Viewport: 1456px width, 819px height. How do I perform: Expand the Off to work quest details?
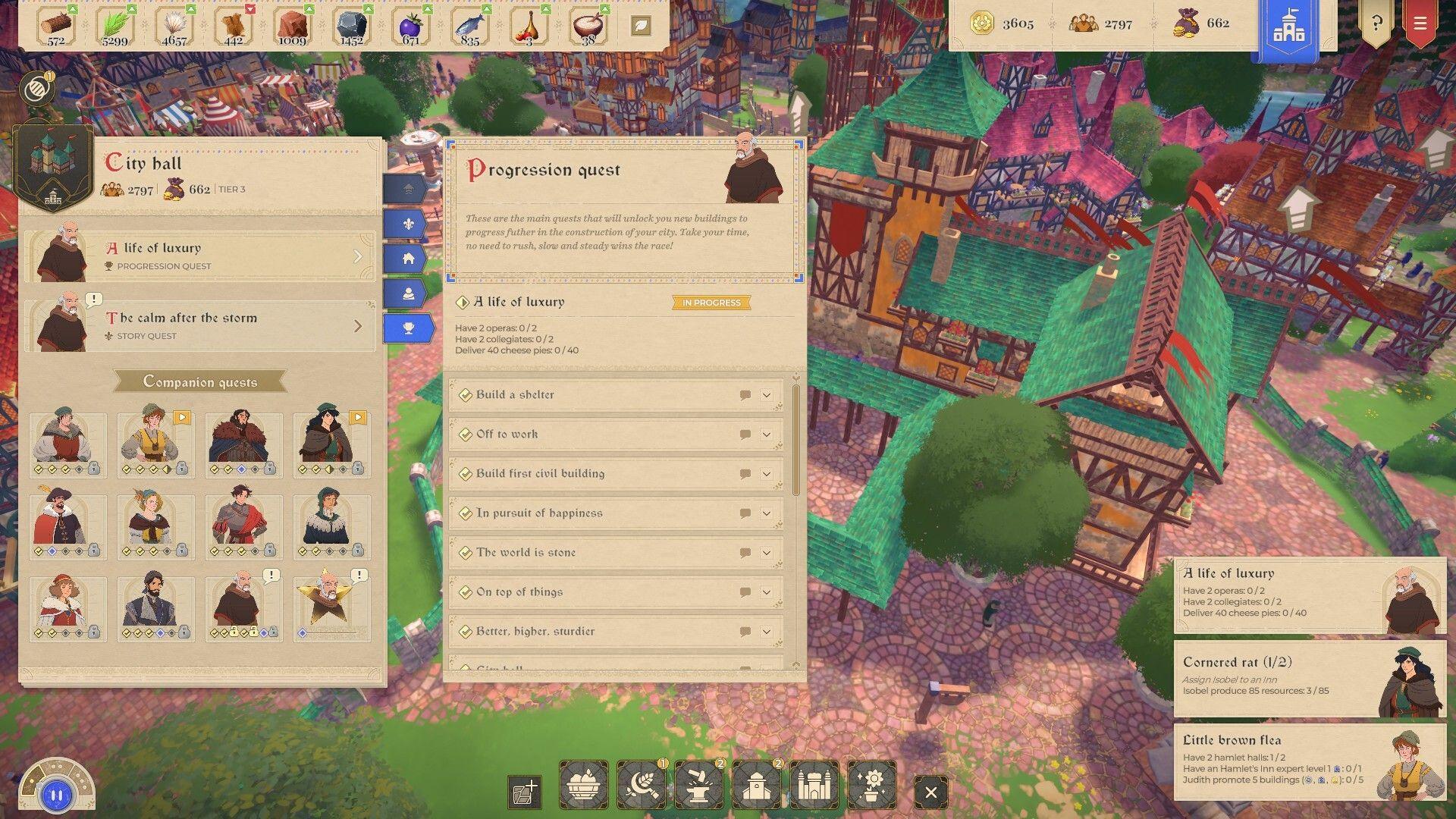pyautogui.click(x=766, y=434)
